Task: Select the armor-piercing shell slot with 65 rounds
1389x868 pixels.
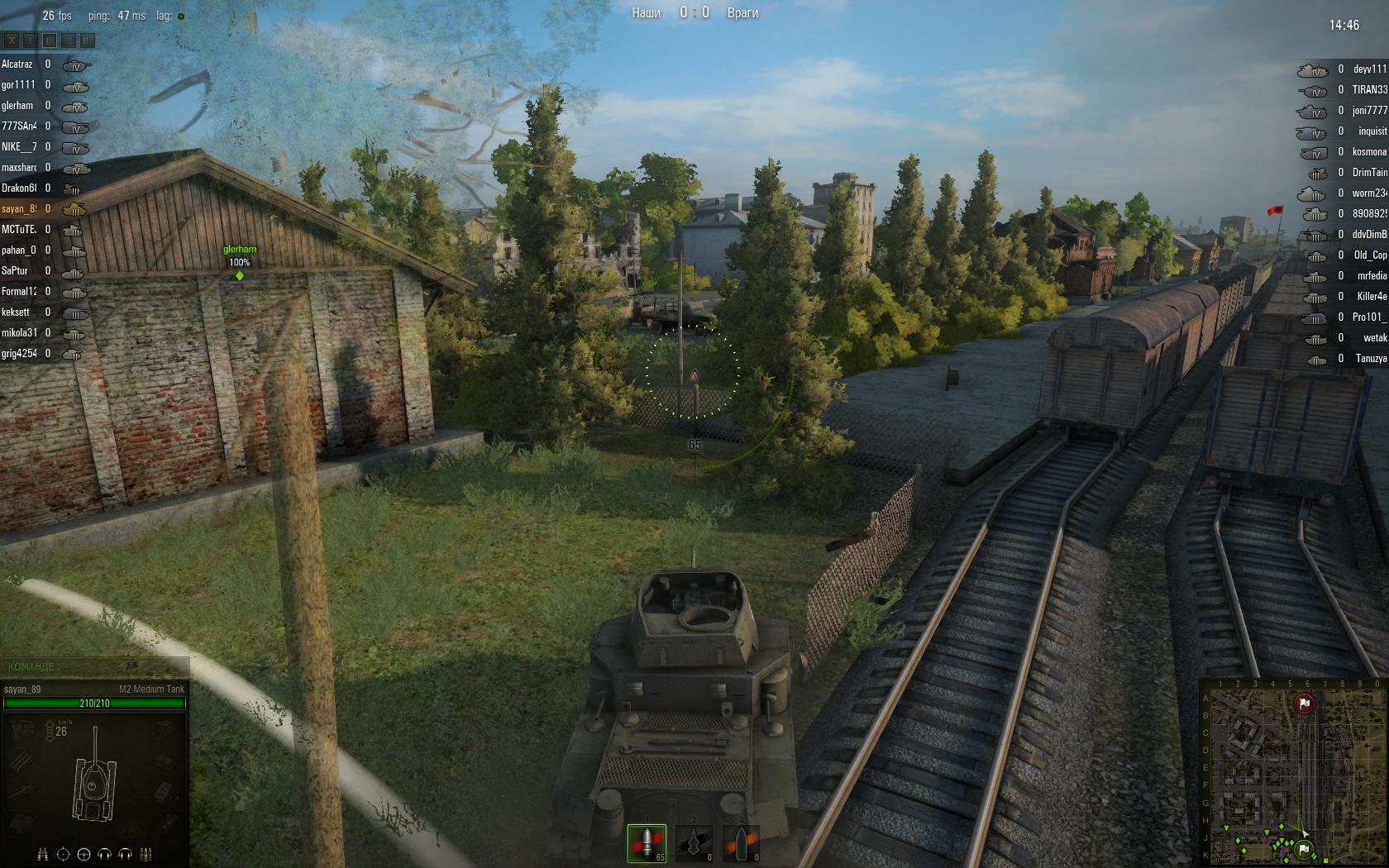Action: tap(646, 842)
